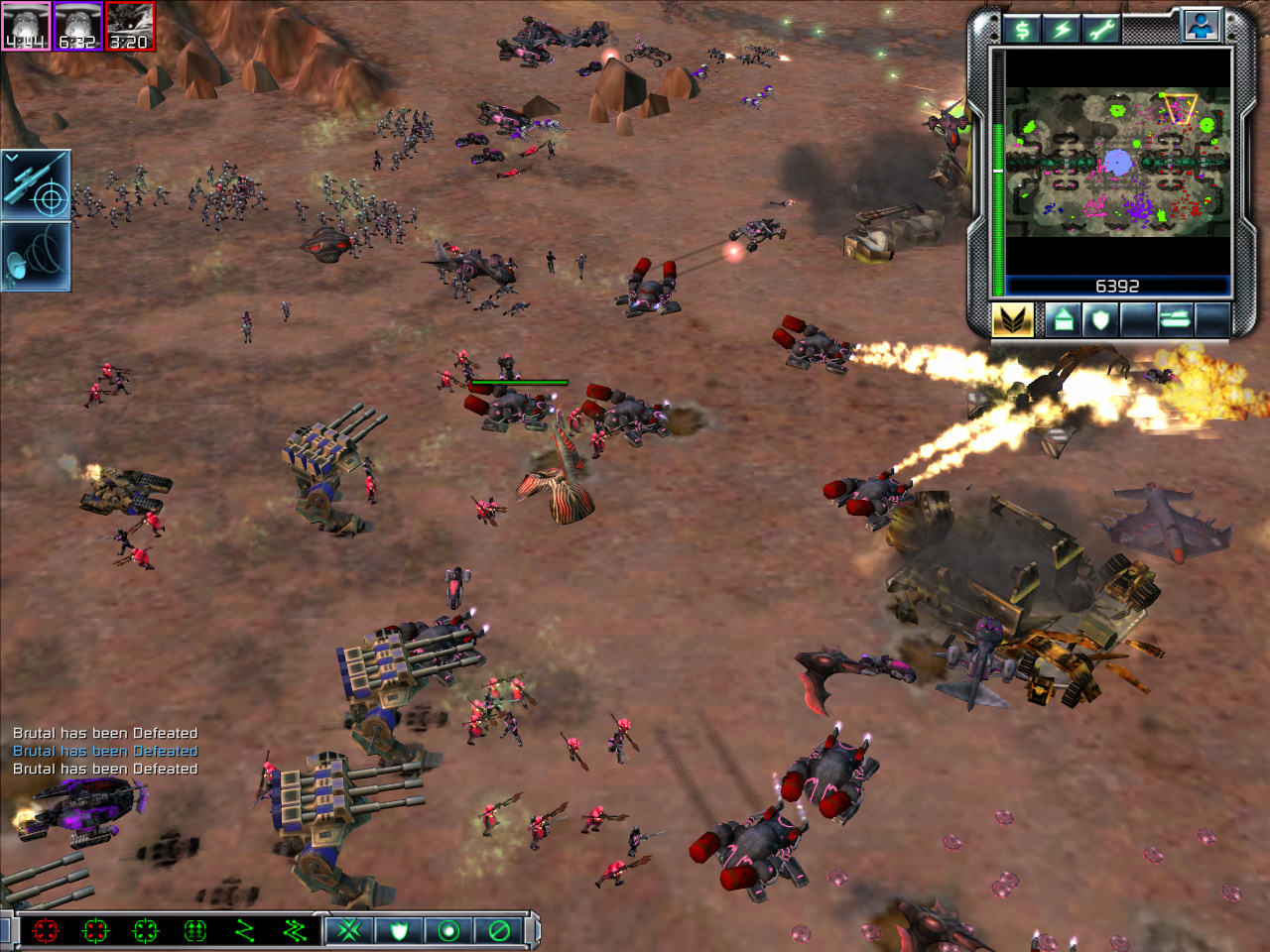
Task: Click the minimap battlefield view
Action: point(1117,164)
